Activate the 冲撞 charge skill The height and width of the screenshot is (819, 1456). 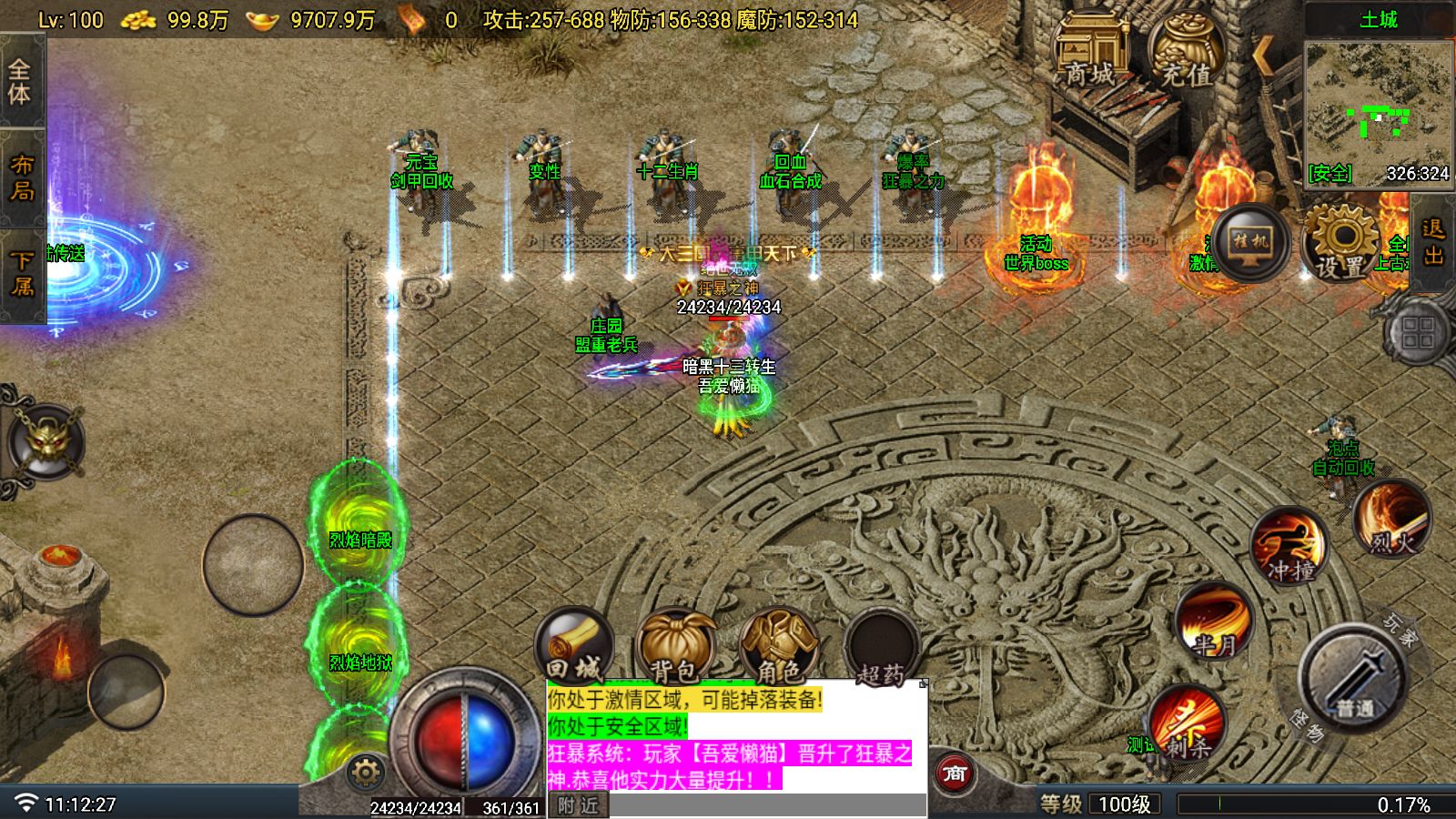[1289, 546]
